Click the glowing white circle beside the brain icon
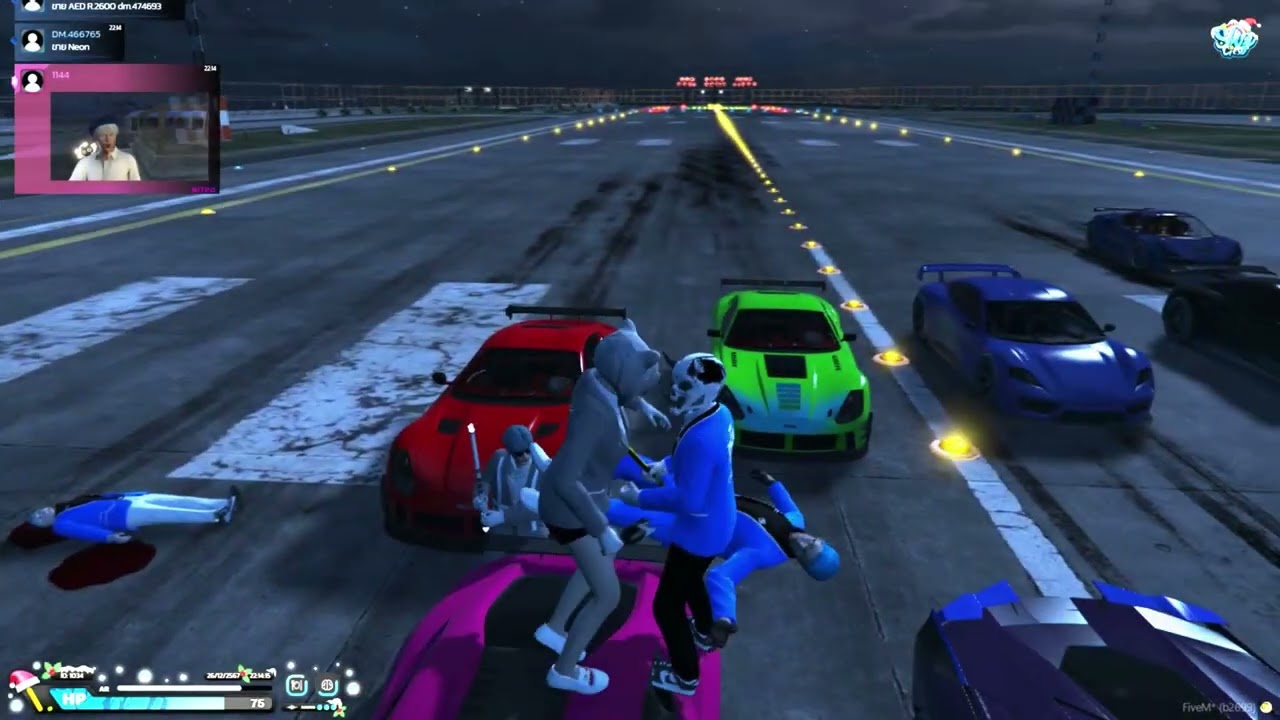Viewport: 1280px width, 720px height. [354, 690]
